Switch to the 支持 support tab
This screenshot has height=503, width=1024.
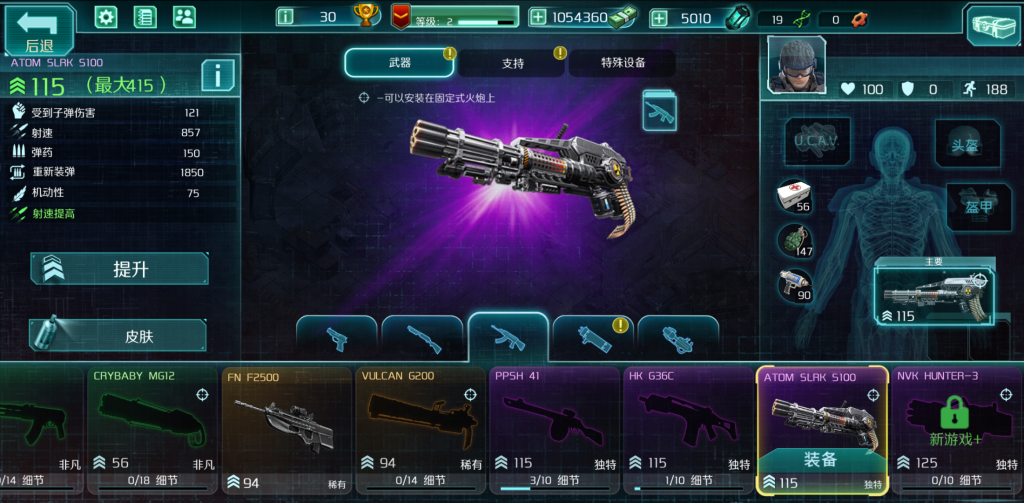512,63
